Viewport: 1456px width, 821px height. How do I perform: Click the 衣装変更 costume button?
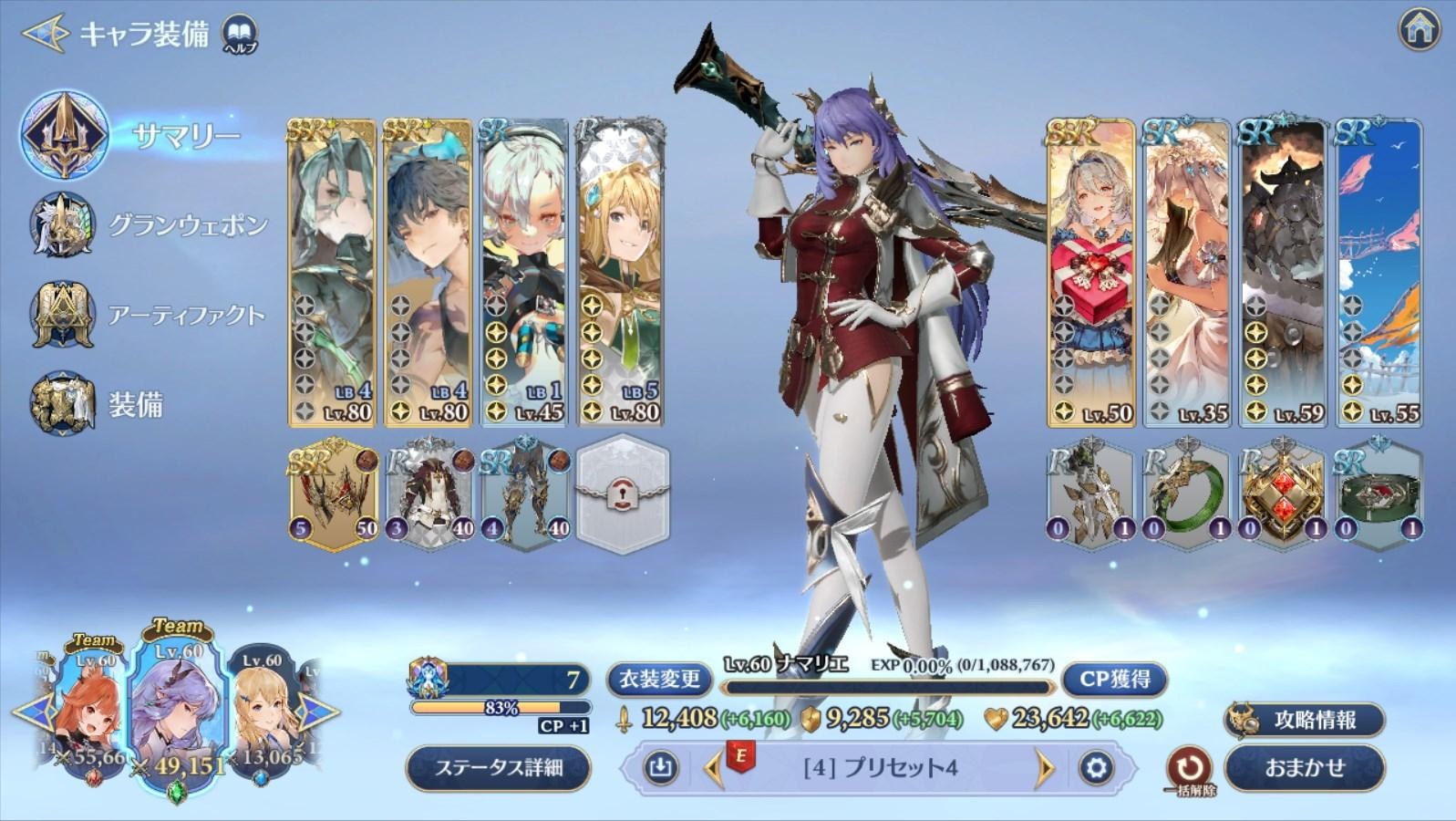click(660, 679)
